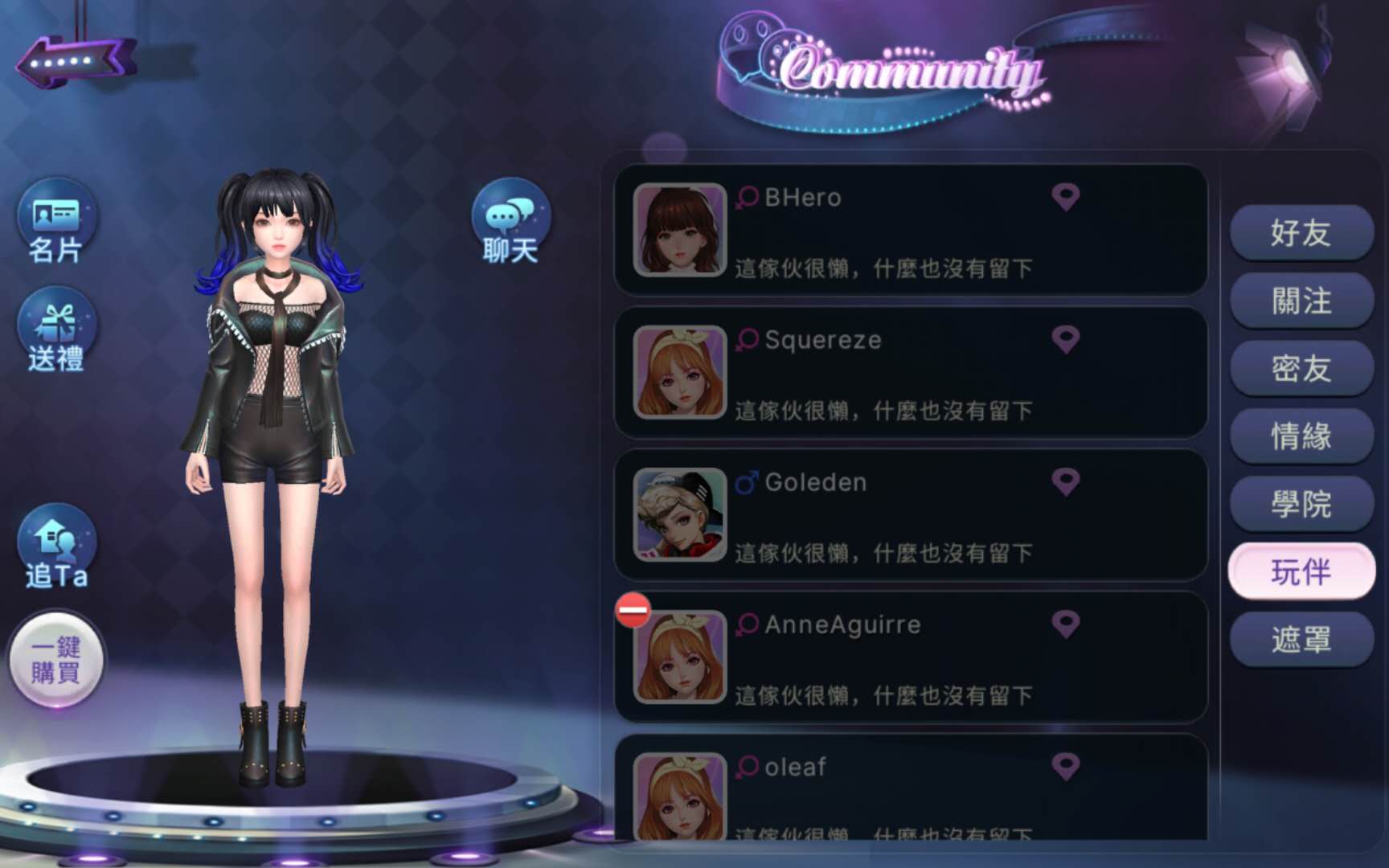Send a gift with 送禮
The height and width of the screenshot is (868, 1389).
coord(56,331)
